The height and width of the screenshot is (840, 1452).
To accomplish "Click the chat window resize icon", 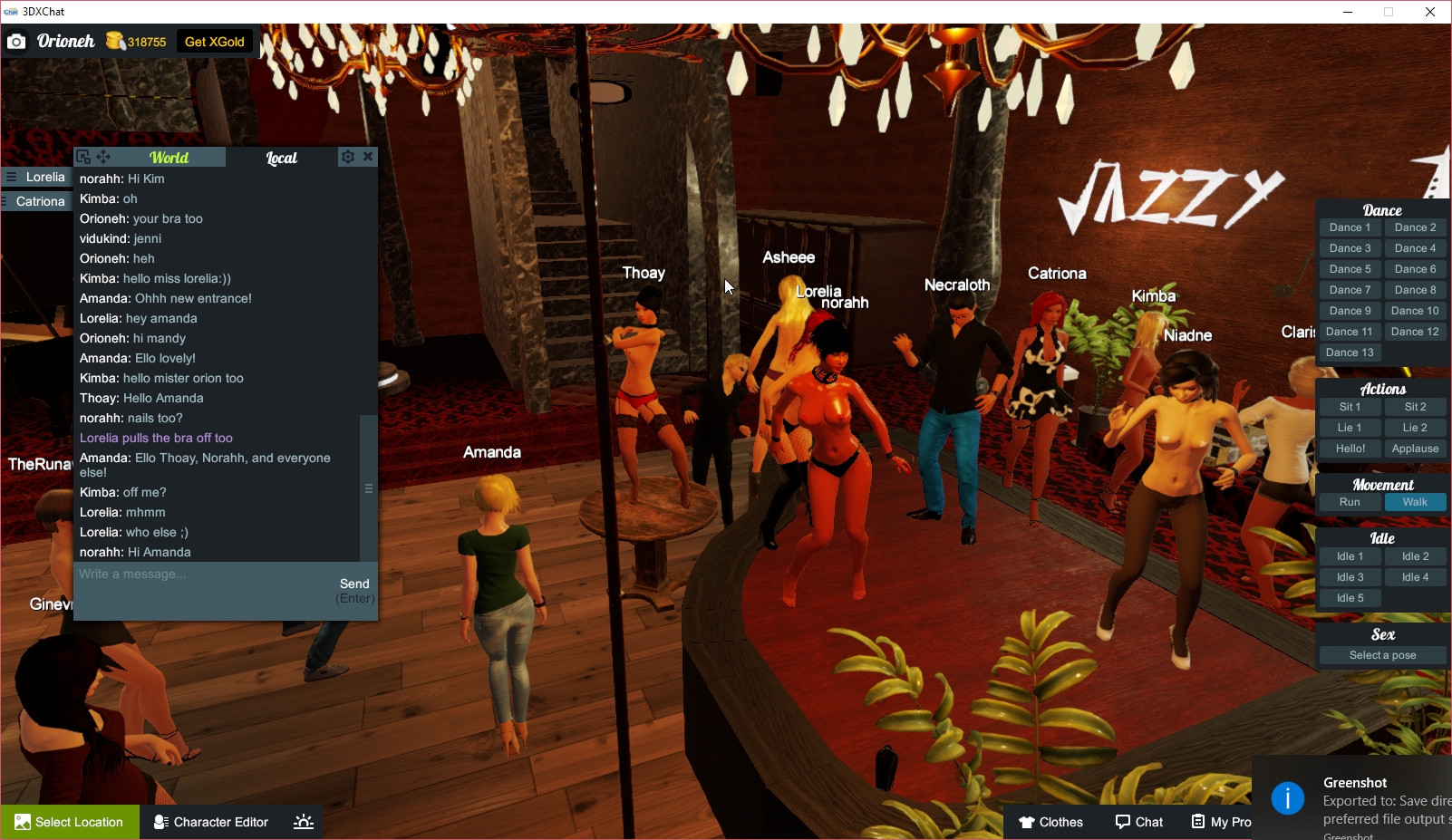I will pos(83,156).
